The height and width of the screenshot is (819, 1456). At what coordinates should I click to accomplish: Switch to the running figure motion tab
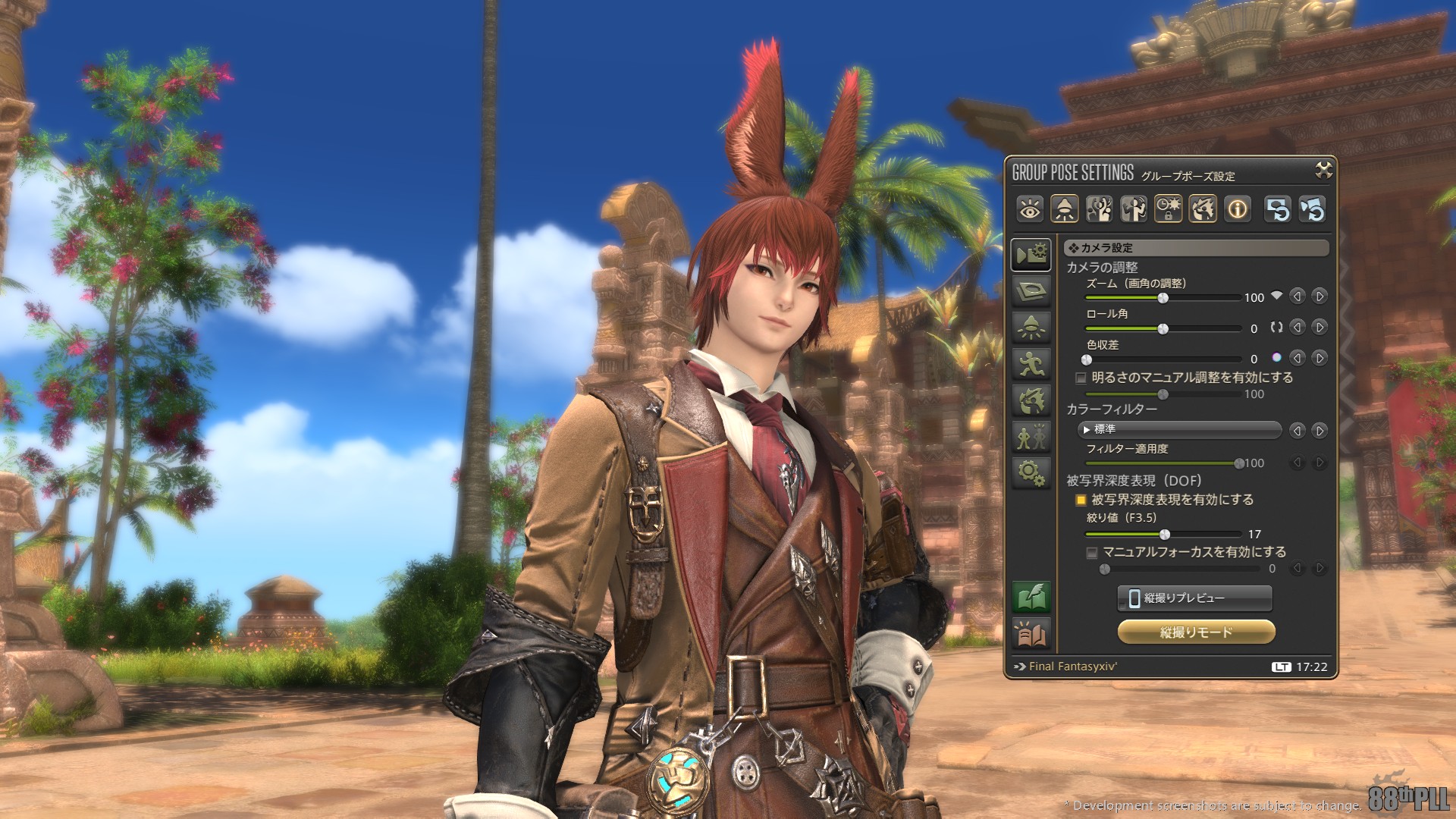point(1031,365)
